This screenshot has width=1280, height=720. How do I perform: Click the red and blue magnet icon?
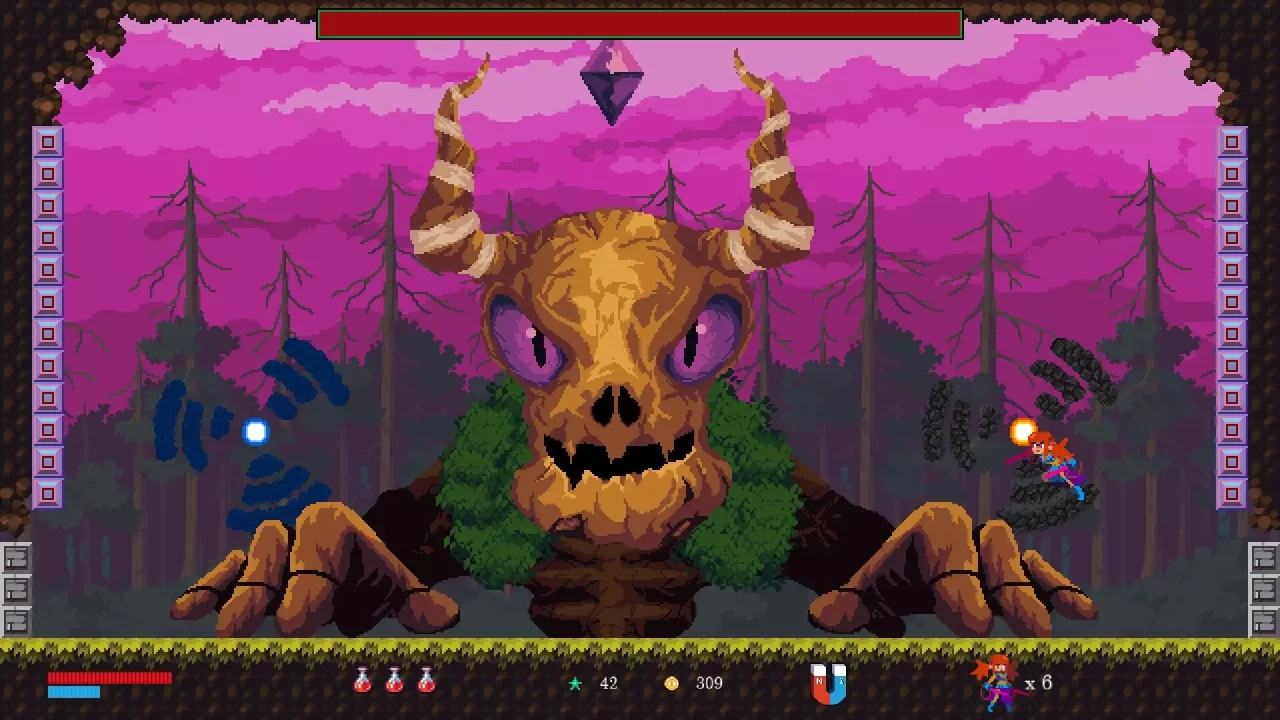click(828, 684)
